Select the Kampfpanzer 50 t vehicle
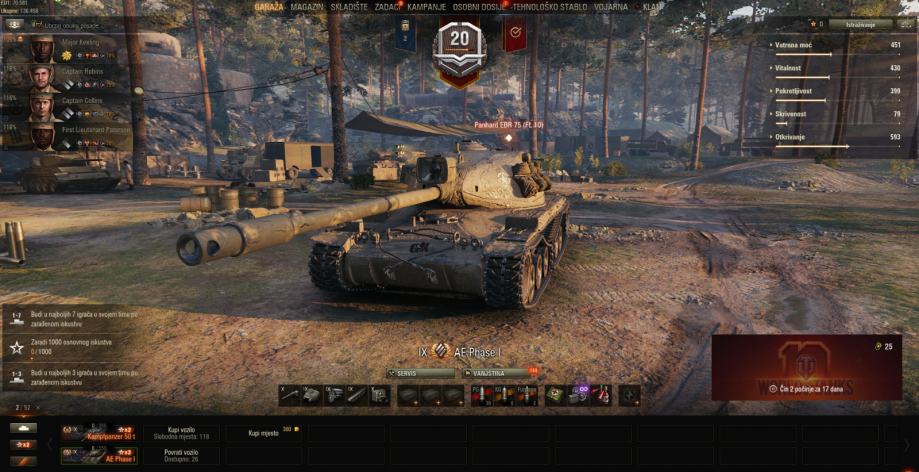The width and height of the screenshot is (919, 472). pyautogui.click(x=98, y=433)
